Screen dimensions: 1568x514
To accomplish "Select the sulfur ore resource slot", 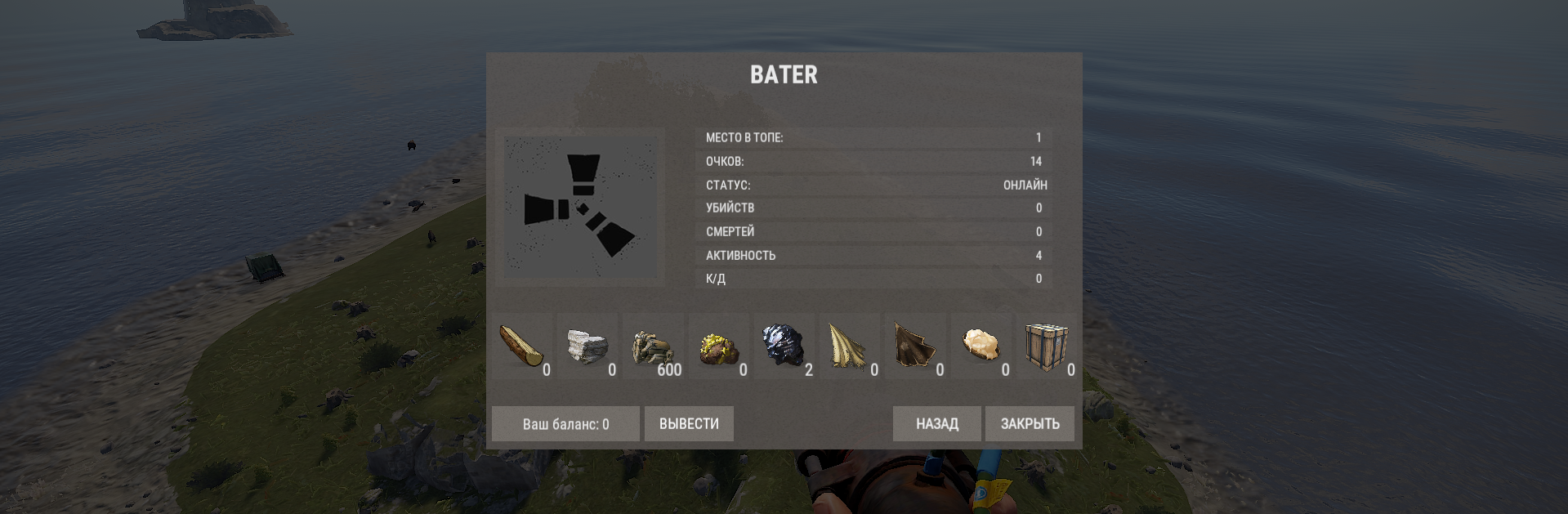I will 720,346.
